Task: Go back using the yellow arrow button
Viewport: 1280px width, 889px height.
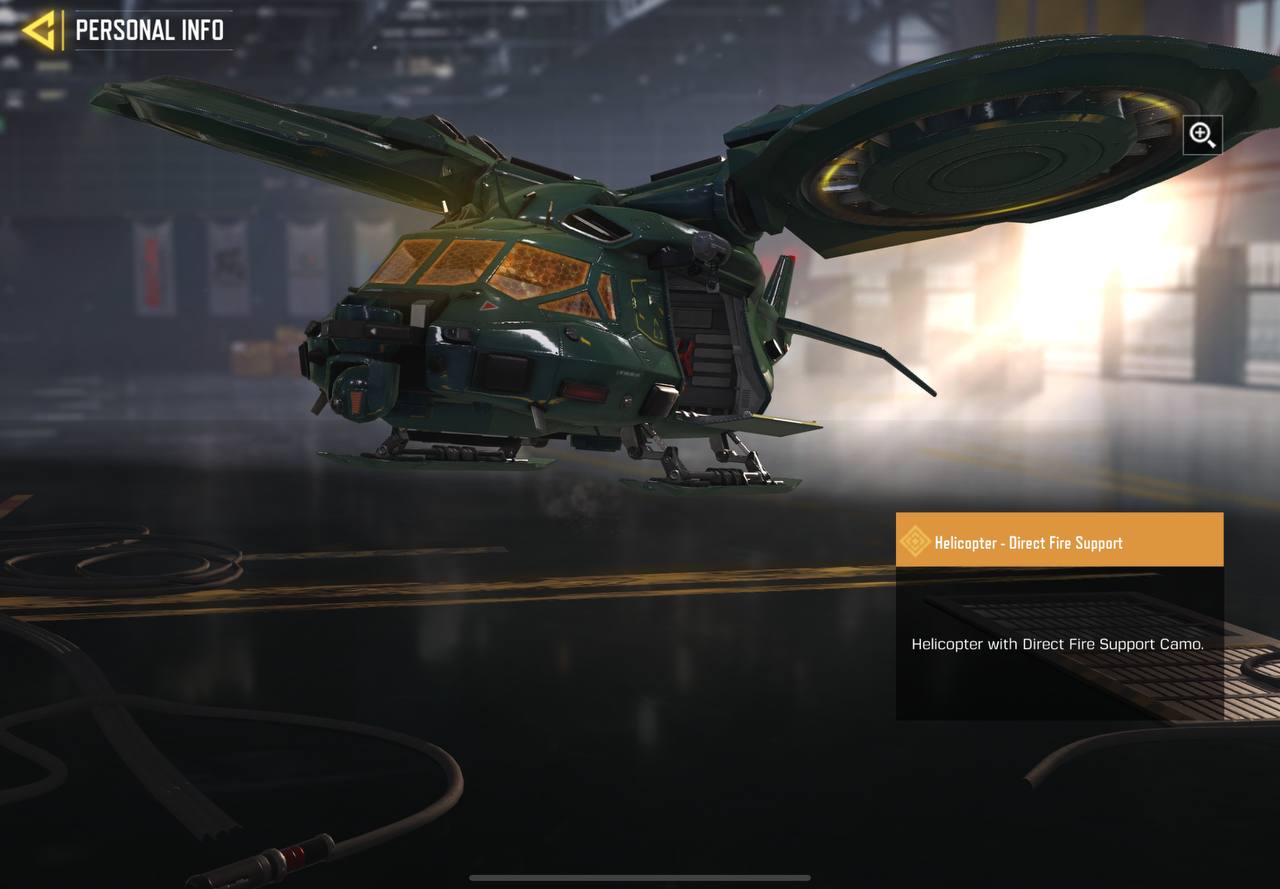Action: (40, 30)
